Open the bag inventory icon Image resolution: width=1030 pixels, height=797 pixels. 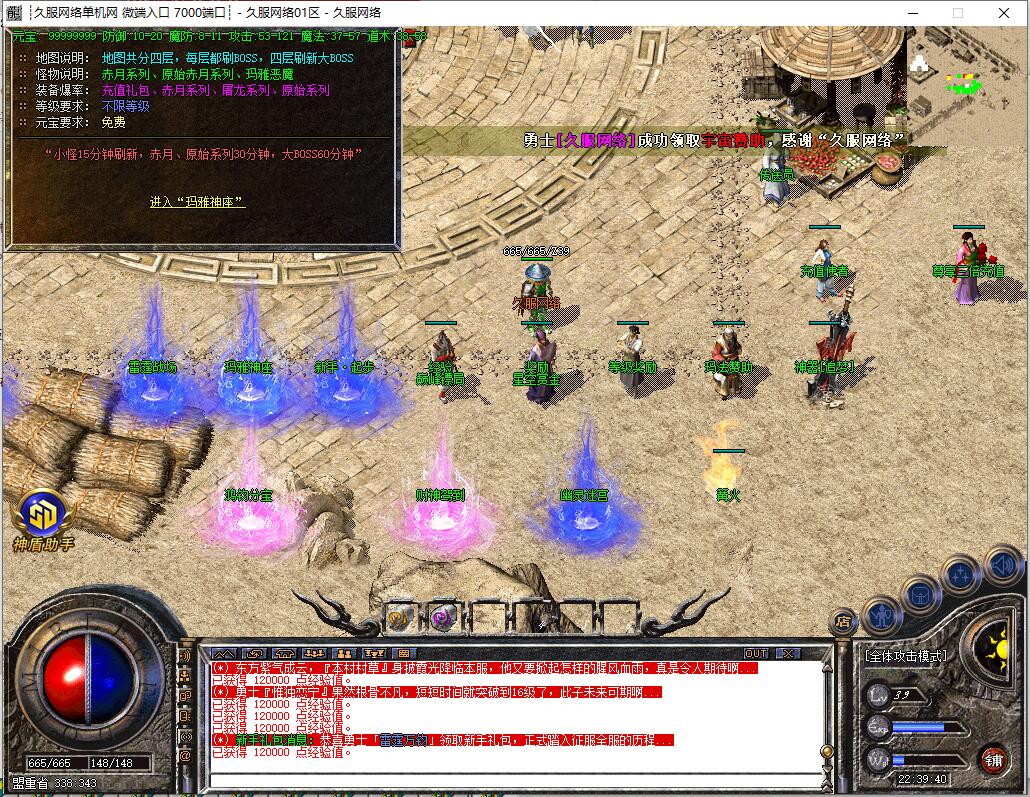click(920, 596)
